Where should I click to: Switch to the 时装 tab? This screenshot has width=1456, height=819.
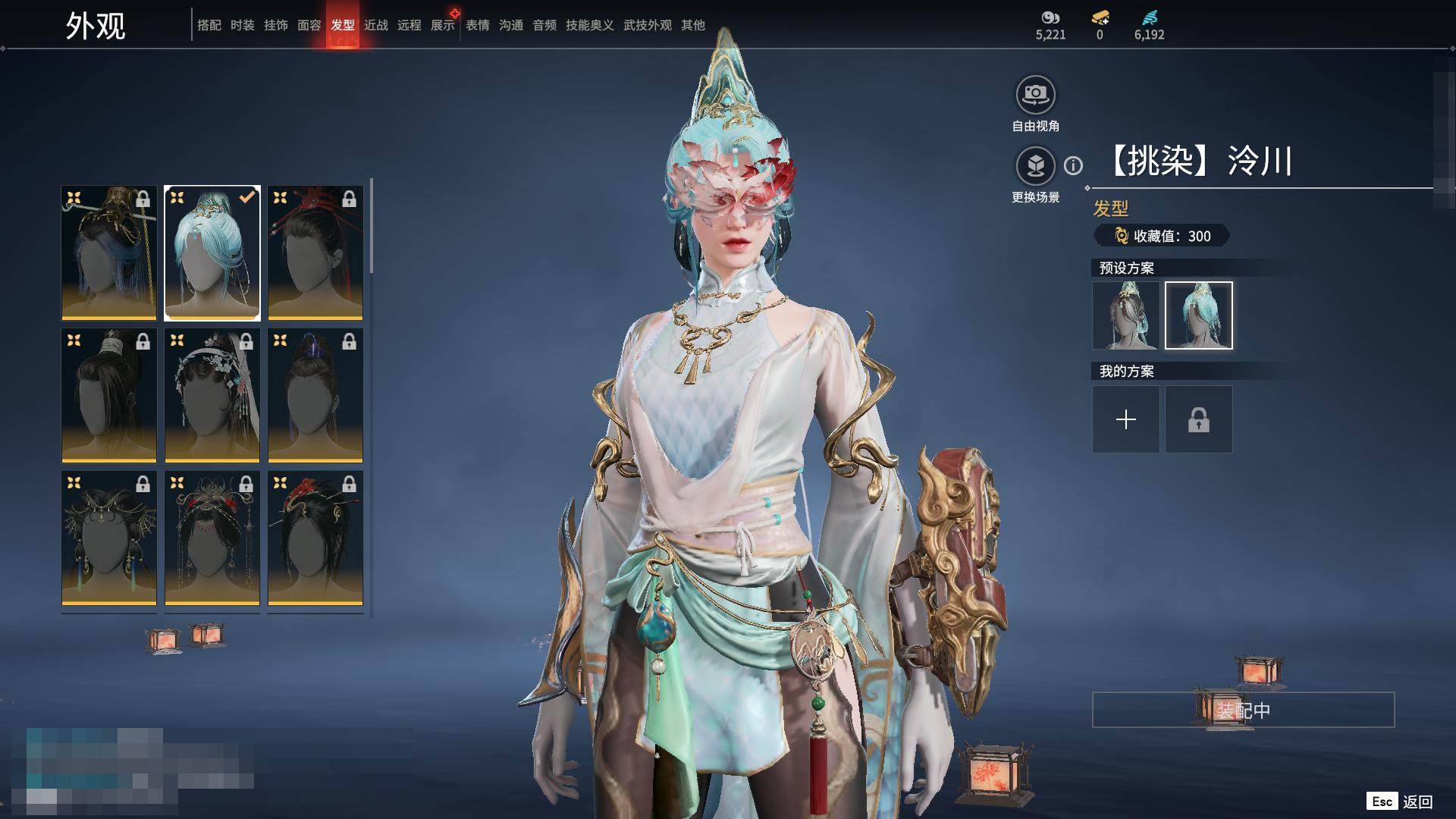(243, 25)
